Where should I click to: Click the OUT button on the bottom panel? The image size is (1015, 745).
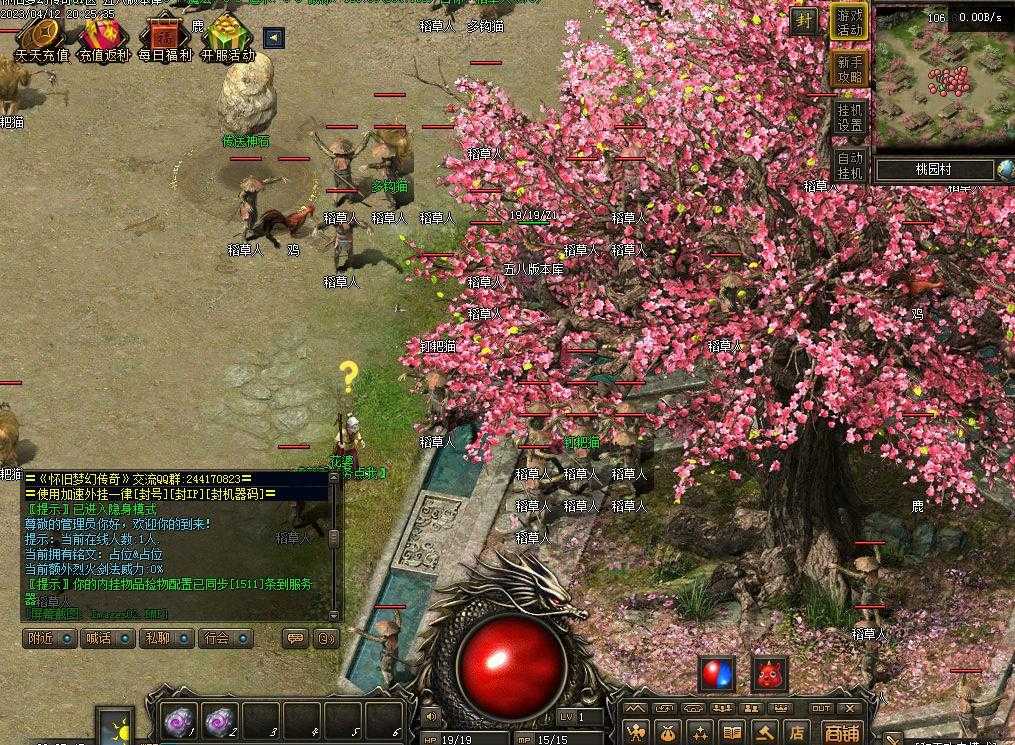click(821, 709)
